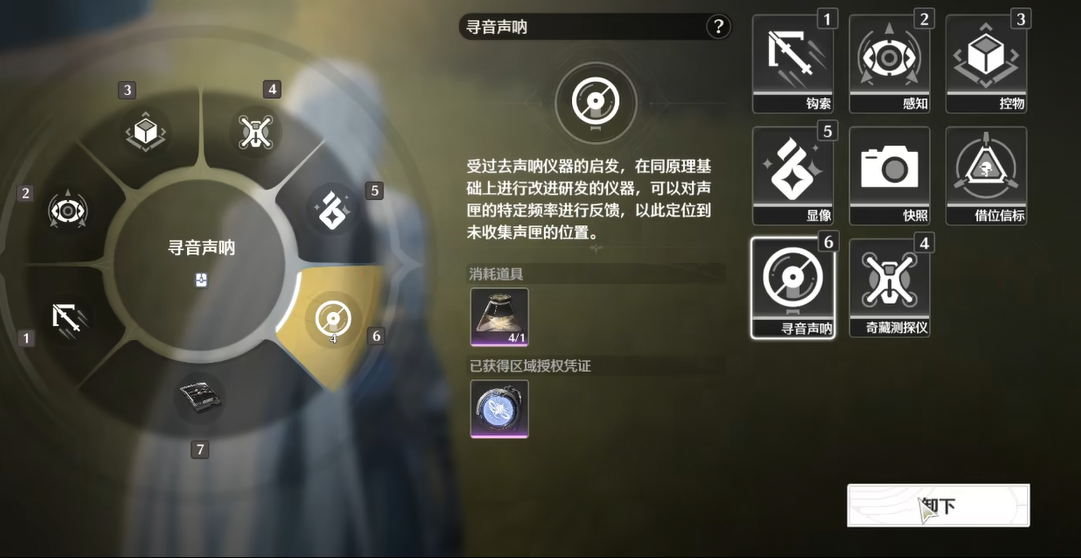Select the cube wheel segment
This screenshot has width=1081, height=558.
146,132
